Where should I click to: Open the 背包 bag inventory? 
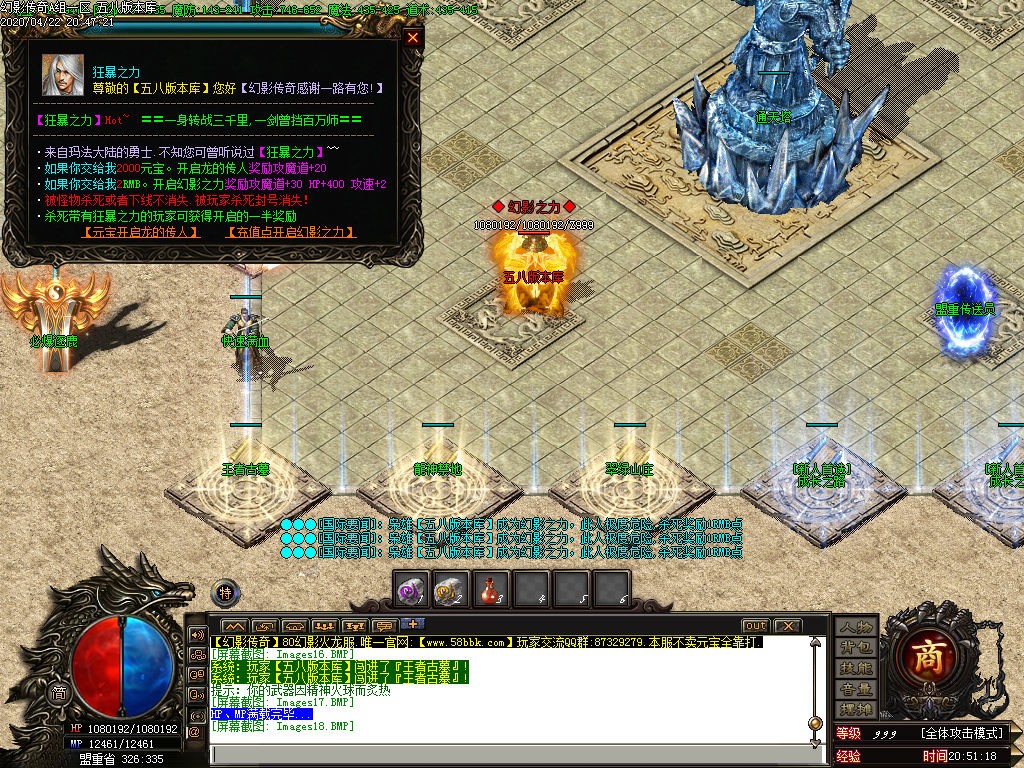[857, 648]
